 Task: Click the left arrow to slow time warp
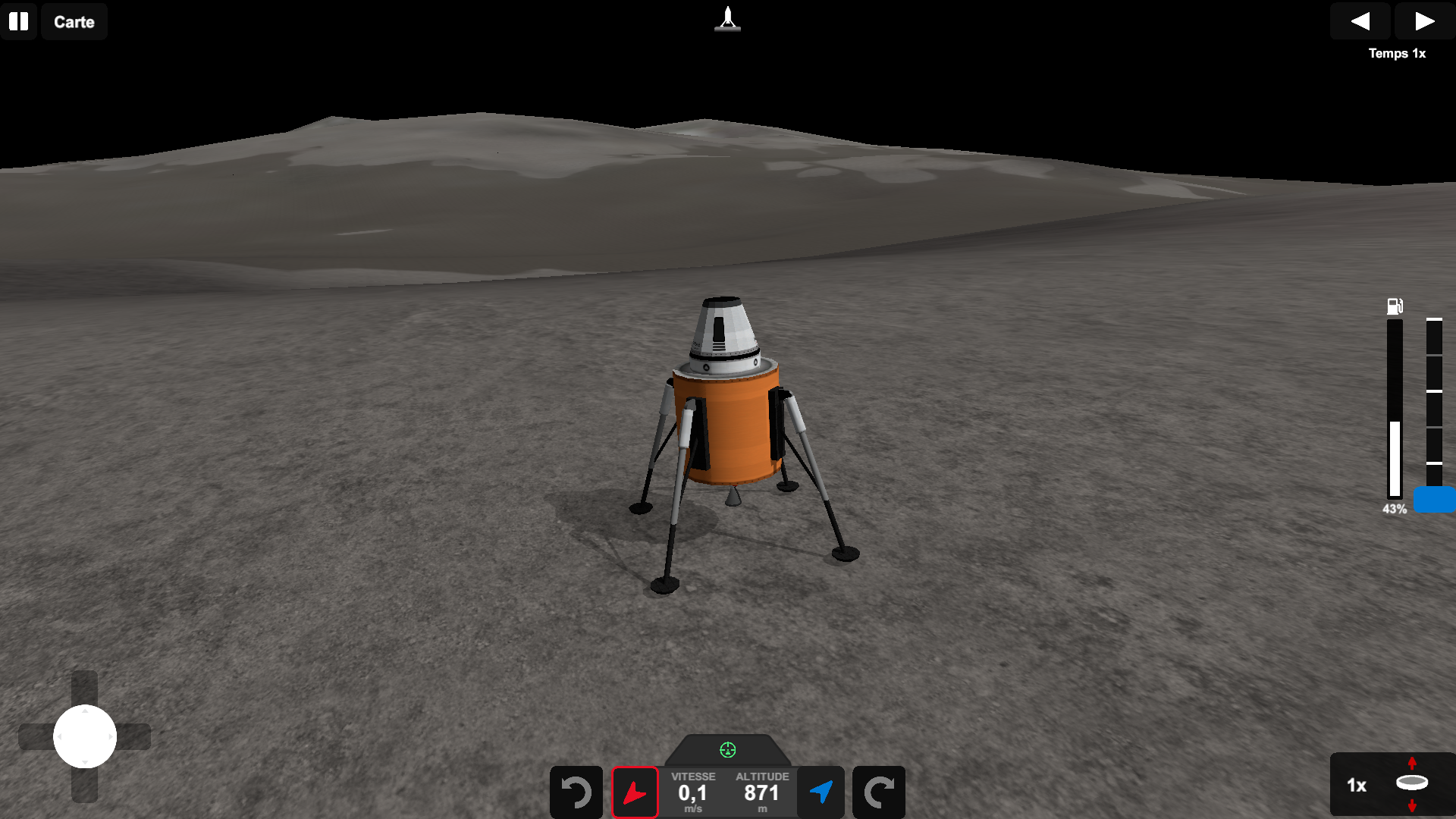tap(1360, 21)
